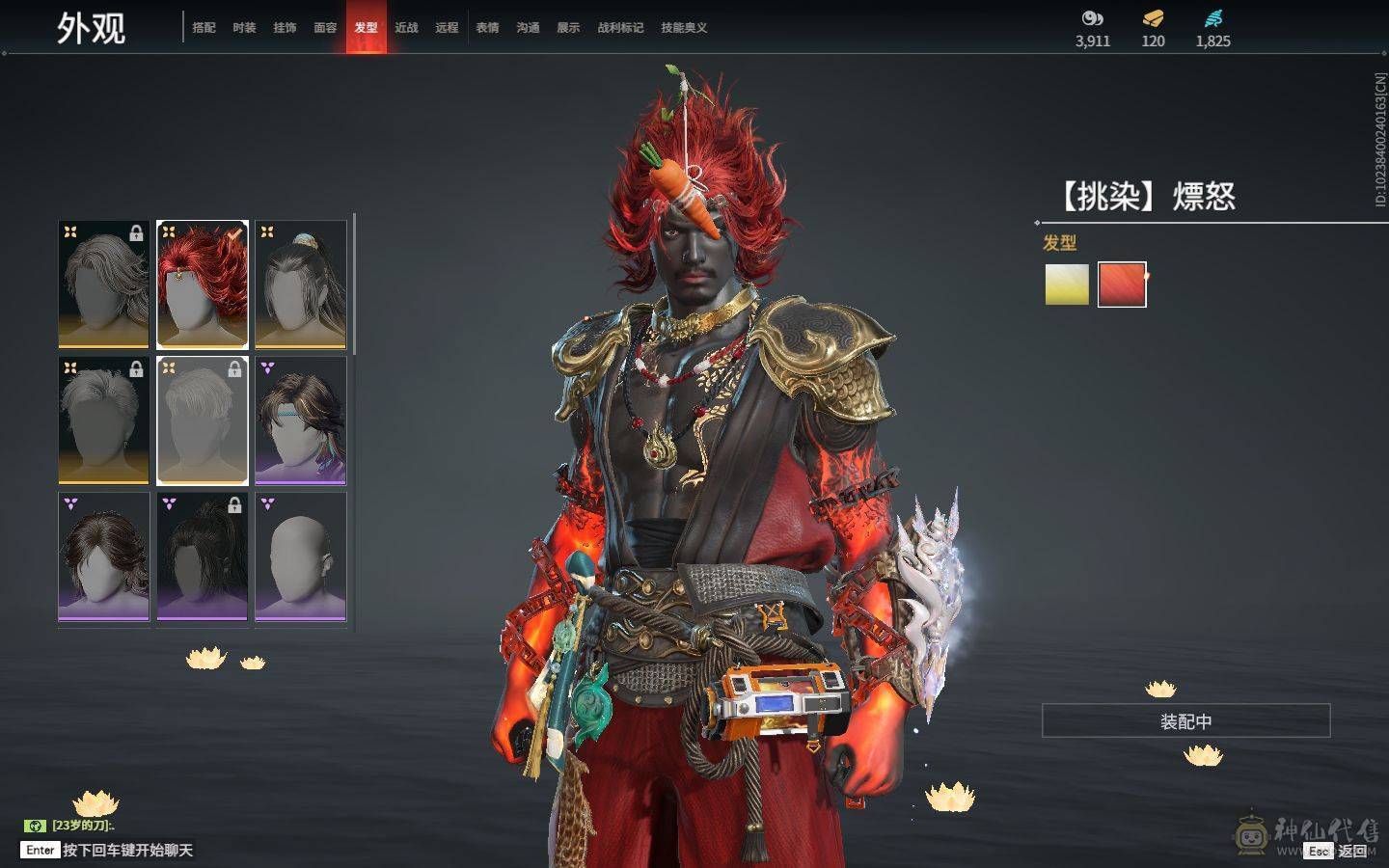Screen dimensions: 1389x868
Task: Show the 展示 display tab
Action: point(568,28)
